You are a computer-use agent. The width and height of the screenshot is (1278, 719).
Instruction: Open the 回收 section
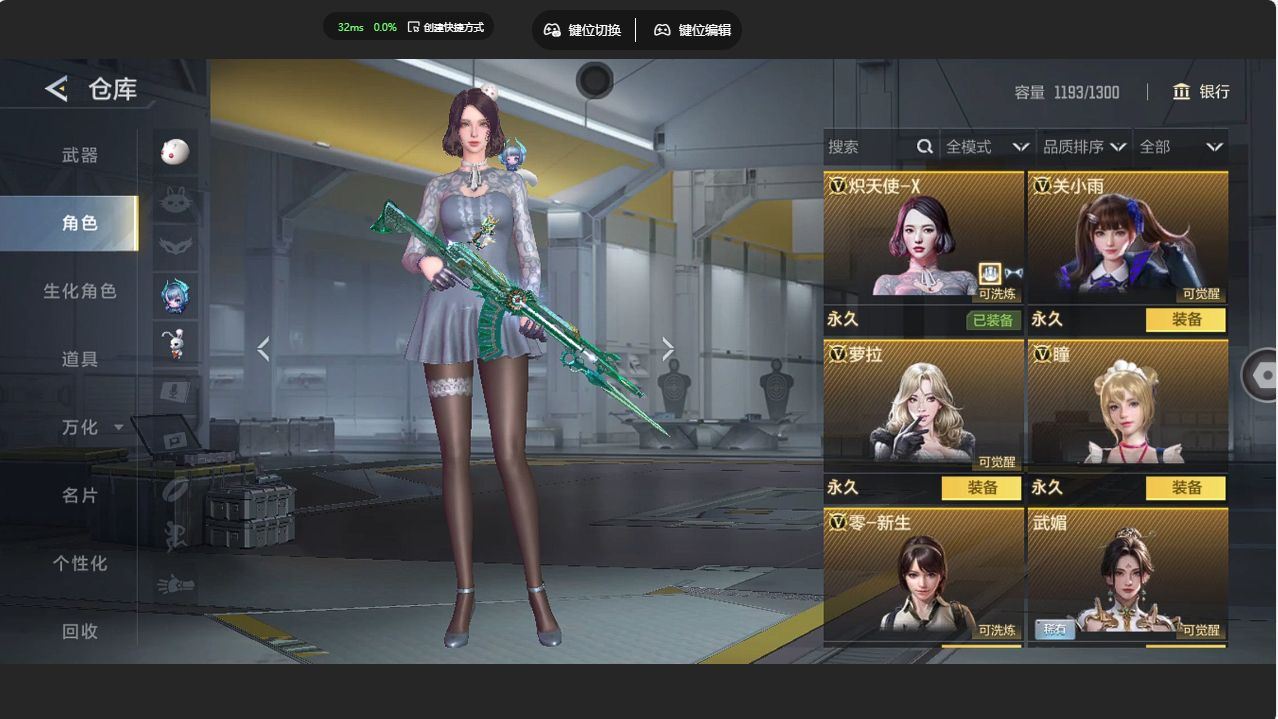pos(80,631)
